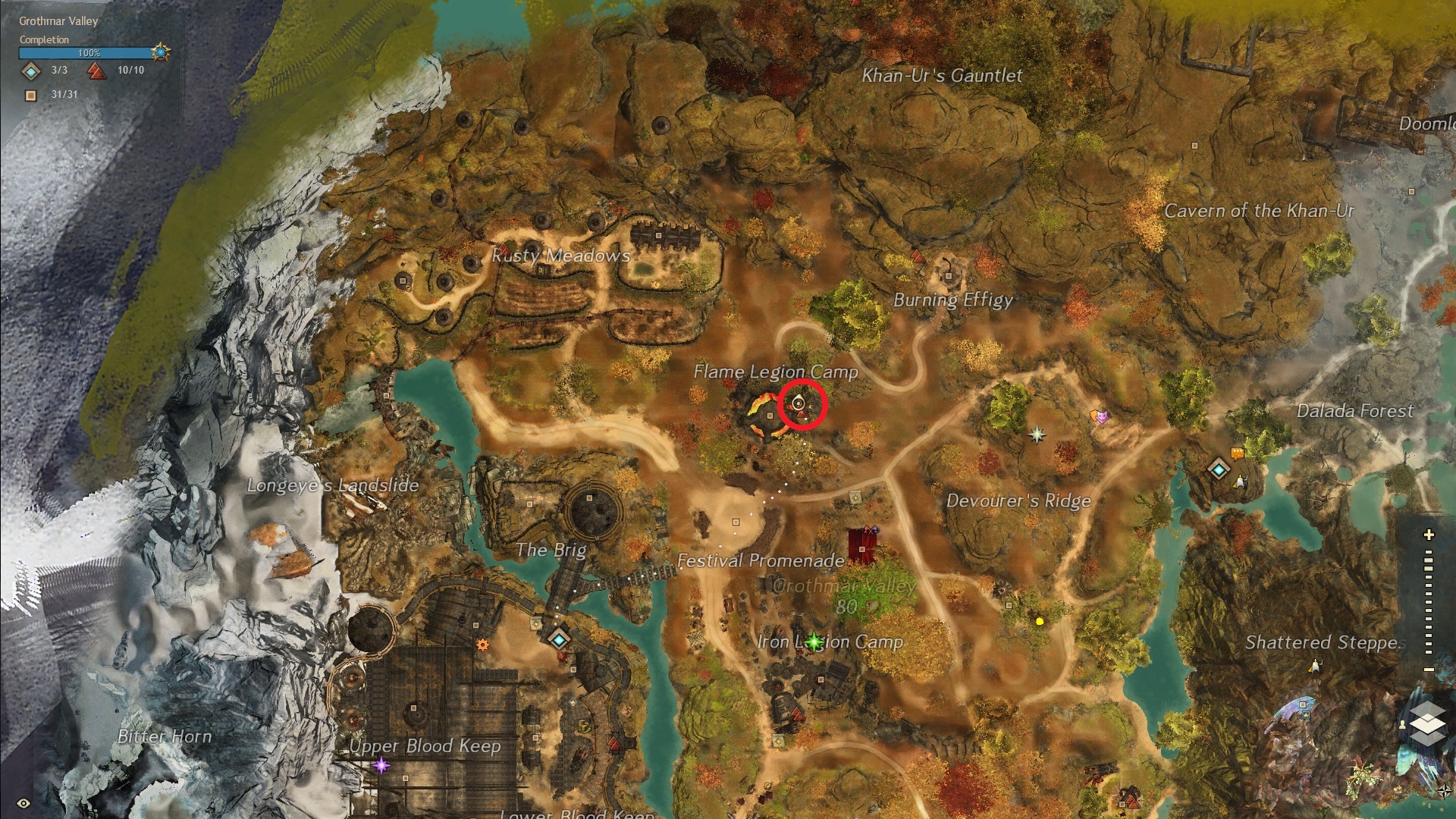Screen dimensions: 1456x819
Task: Click the pale blue star near Devourer's Ridge
Action: (1037, 435)
